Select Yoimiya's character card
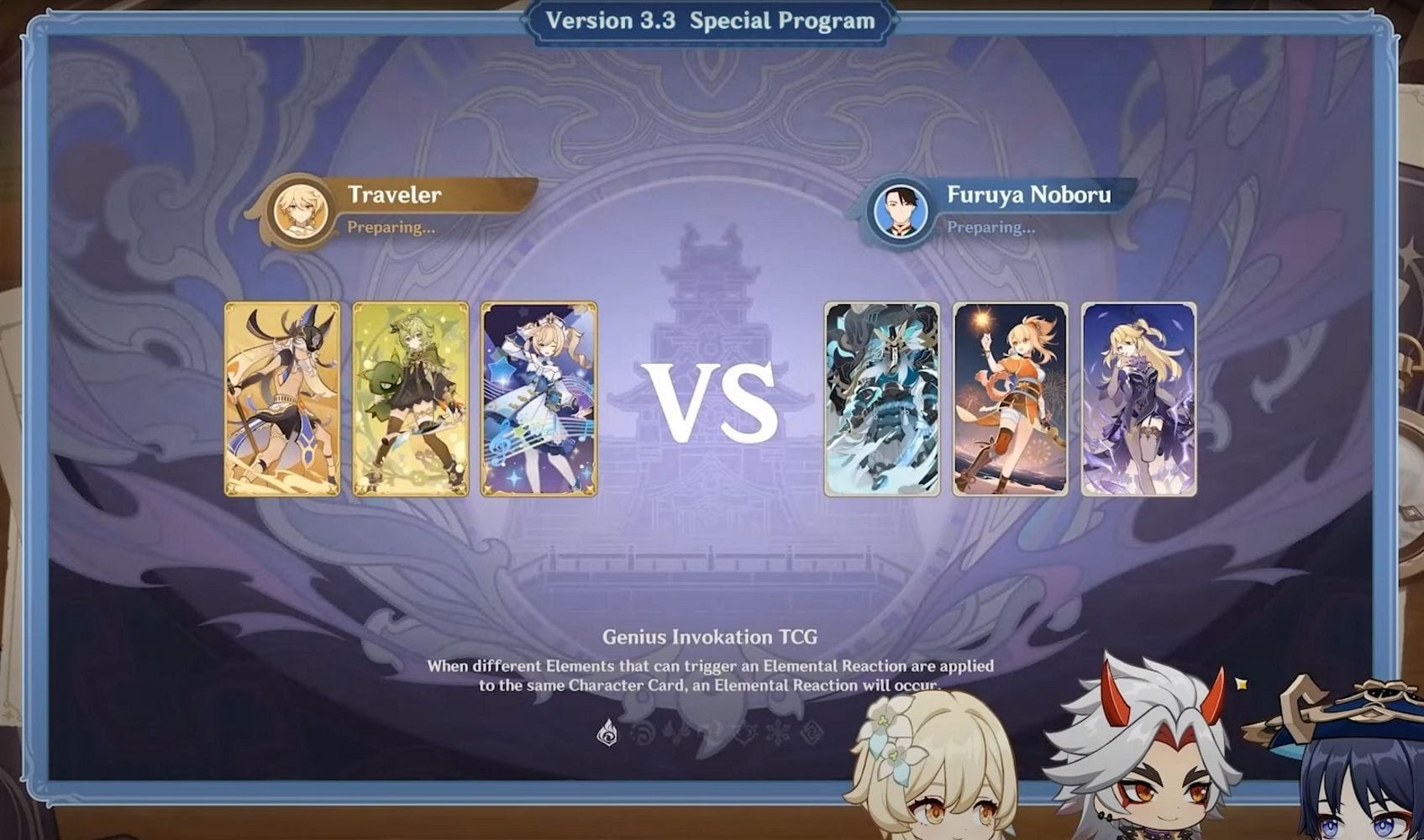 click(1008, 396)
